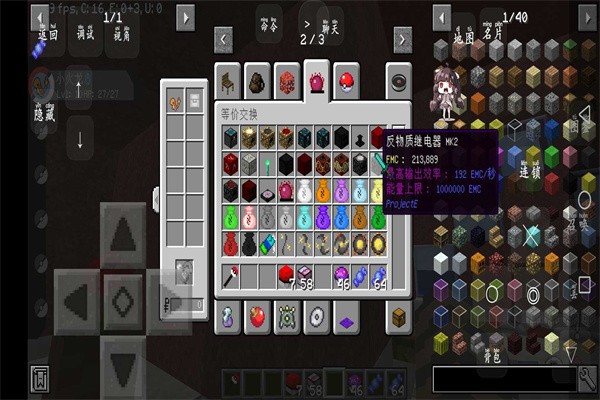Go to next creative tab page
This screenshot has width=600, height=400.
tap(402, 39)
